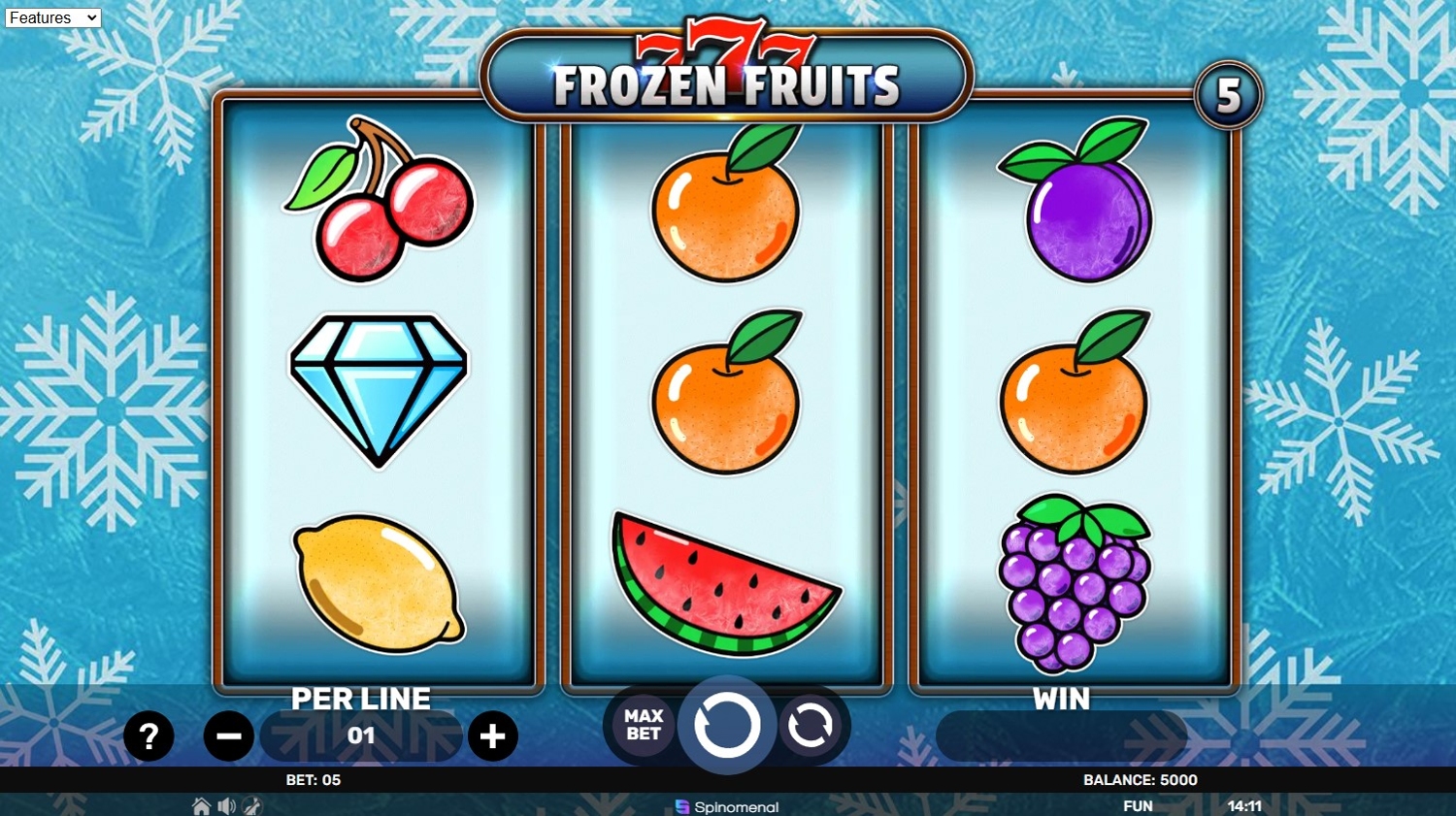The image size is (1456, 816).
Task: Click the Spinomenal logo
Action: 727,806
